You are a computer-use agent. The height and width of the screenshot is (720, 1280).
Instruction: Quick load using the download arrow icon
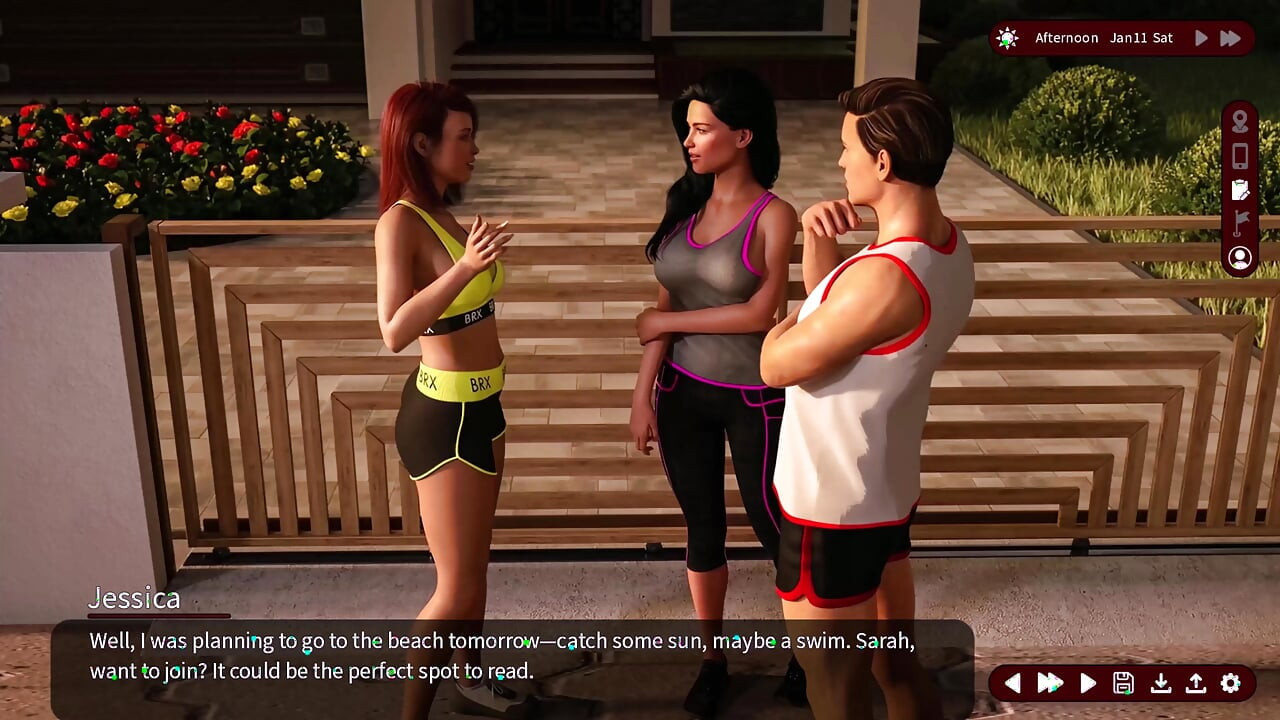pyautogui.click(x=1160, y=683)
